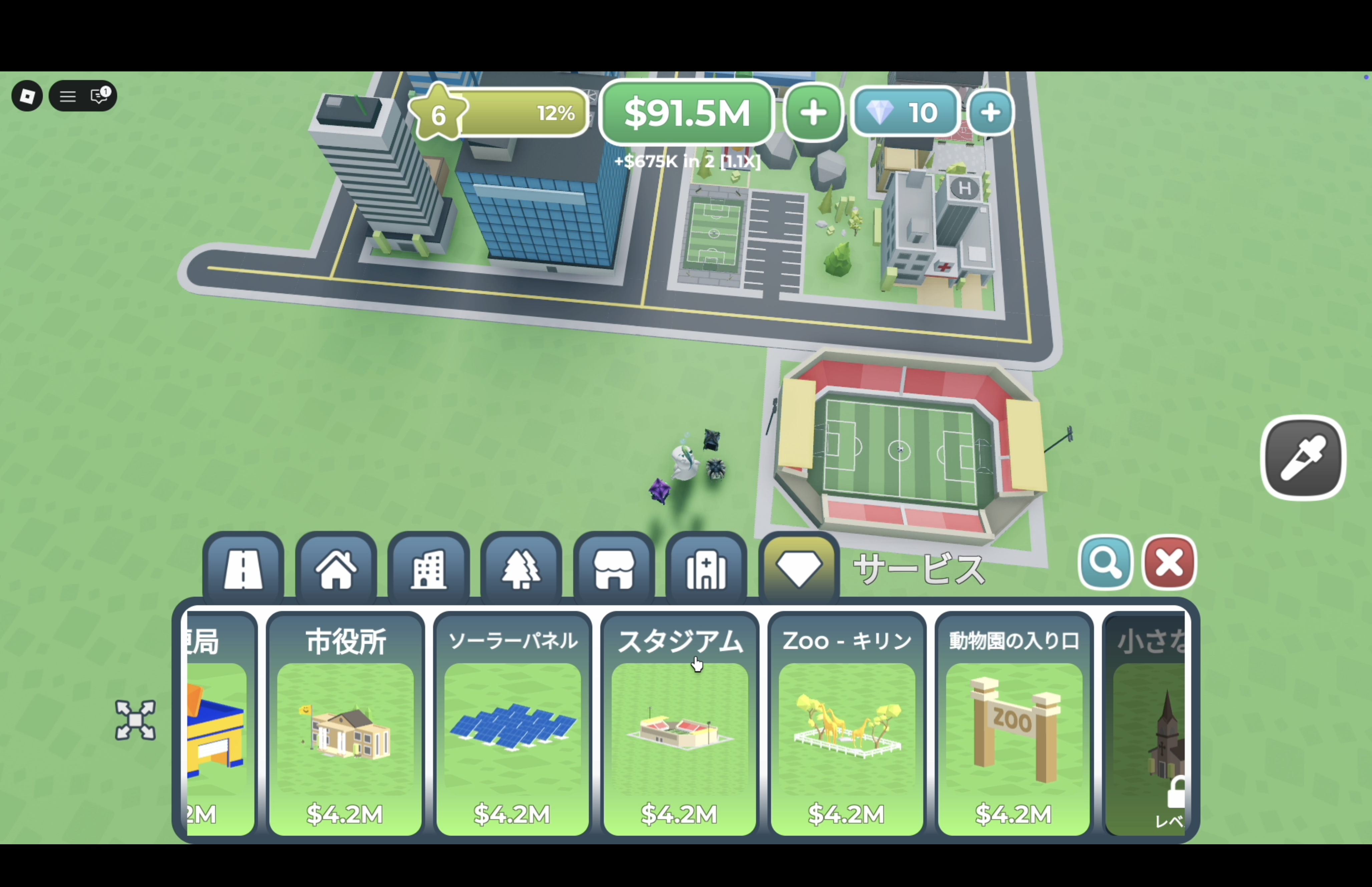Close the build menu with red X
This screenshot has height=887, width=1372.
point(1169,562)
